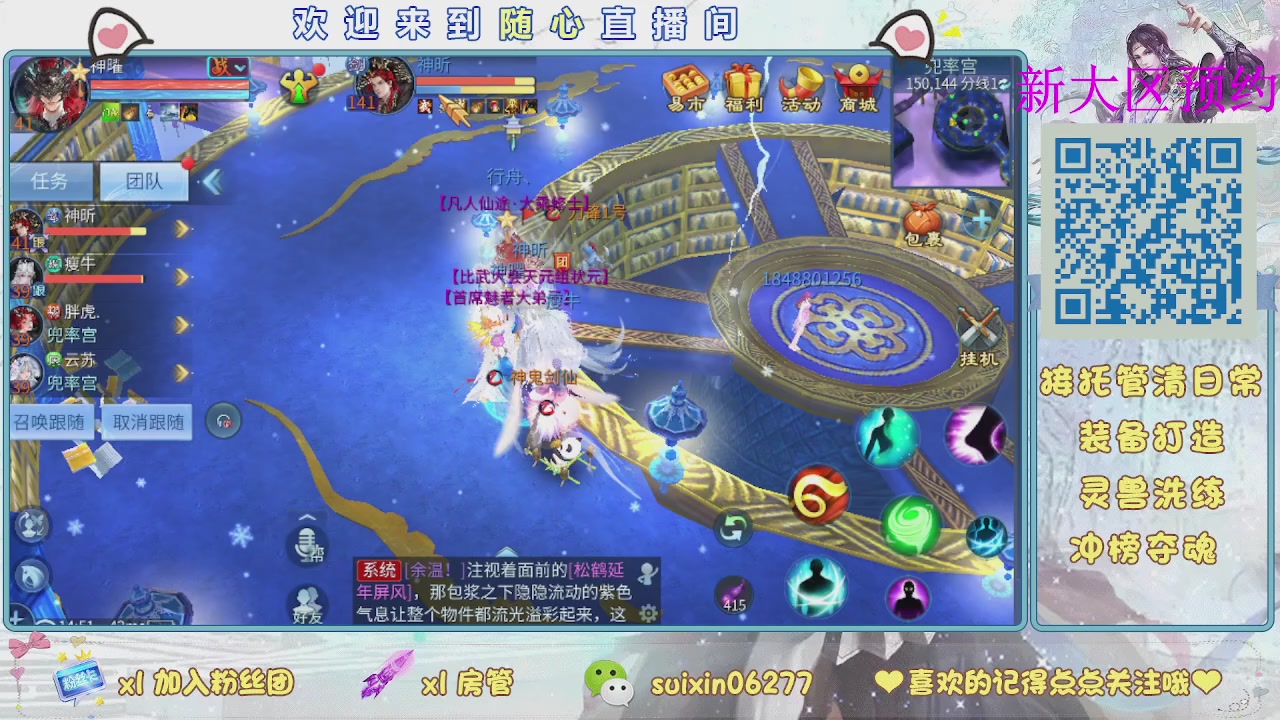Open the 好友 friends list
This screenshot has width=1280, height=720.
coord(306,600)
